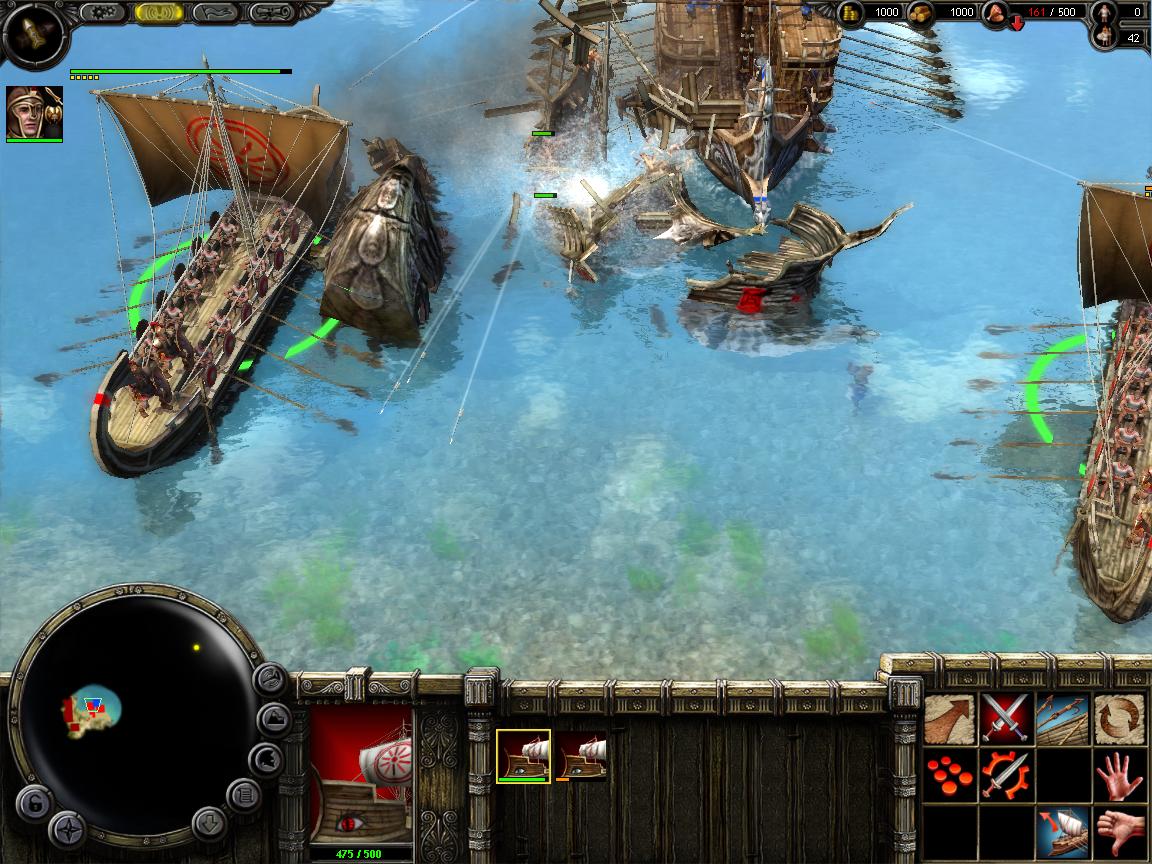Viewport: 1152px width, 864px height.
Task: Click the down arrow minimap button
Action: point(208,824)
